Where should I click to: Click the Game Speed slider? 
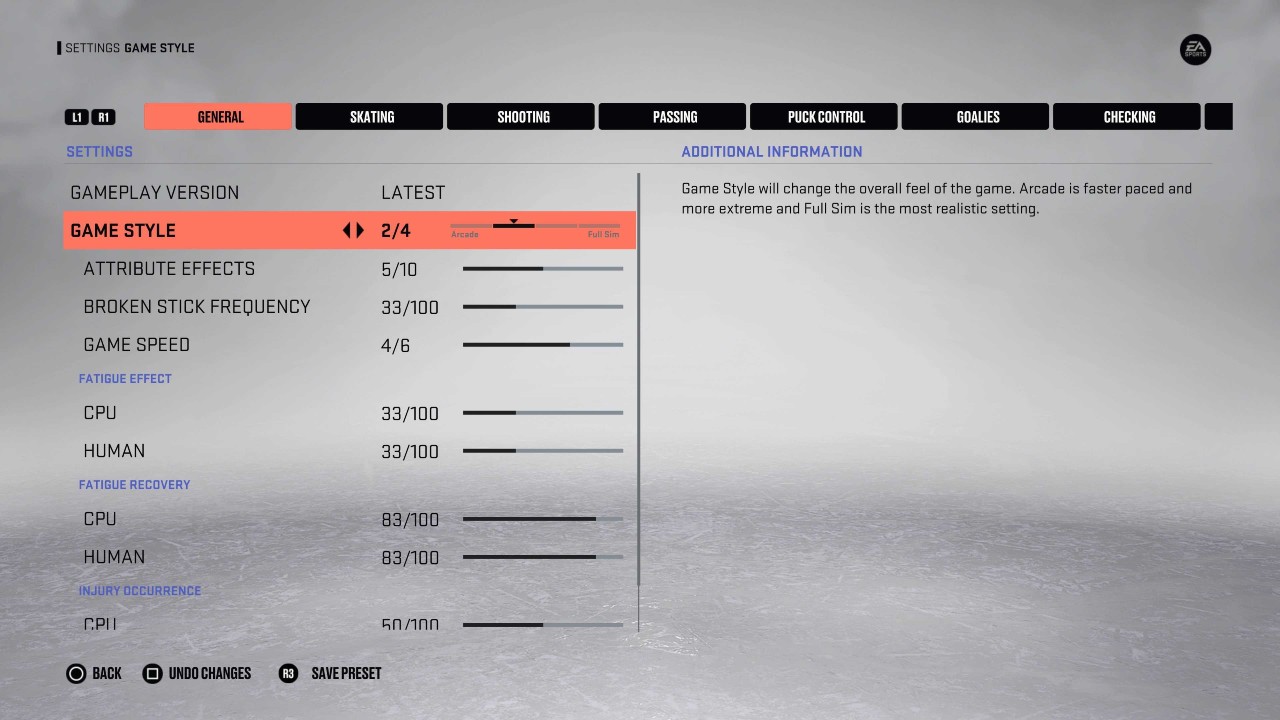point(542,344)
